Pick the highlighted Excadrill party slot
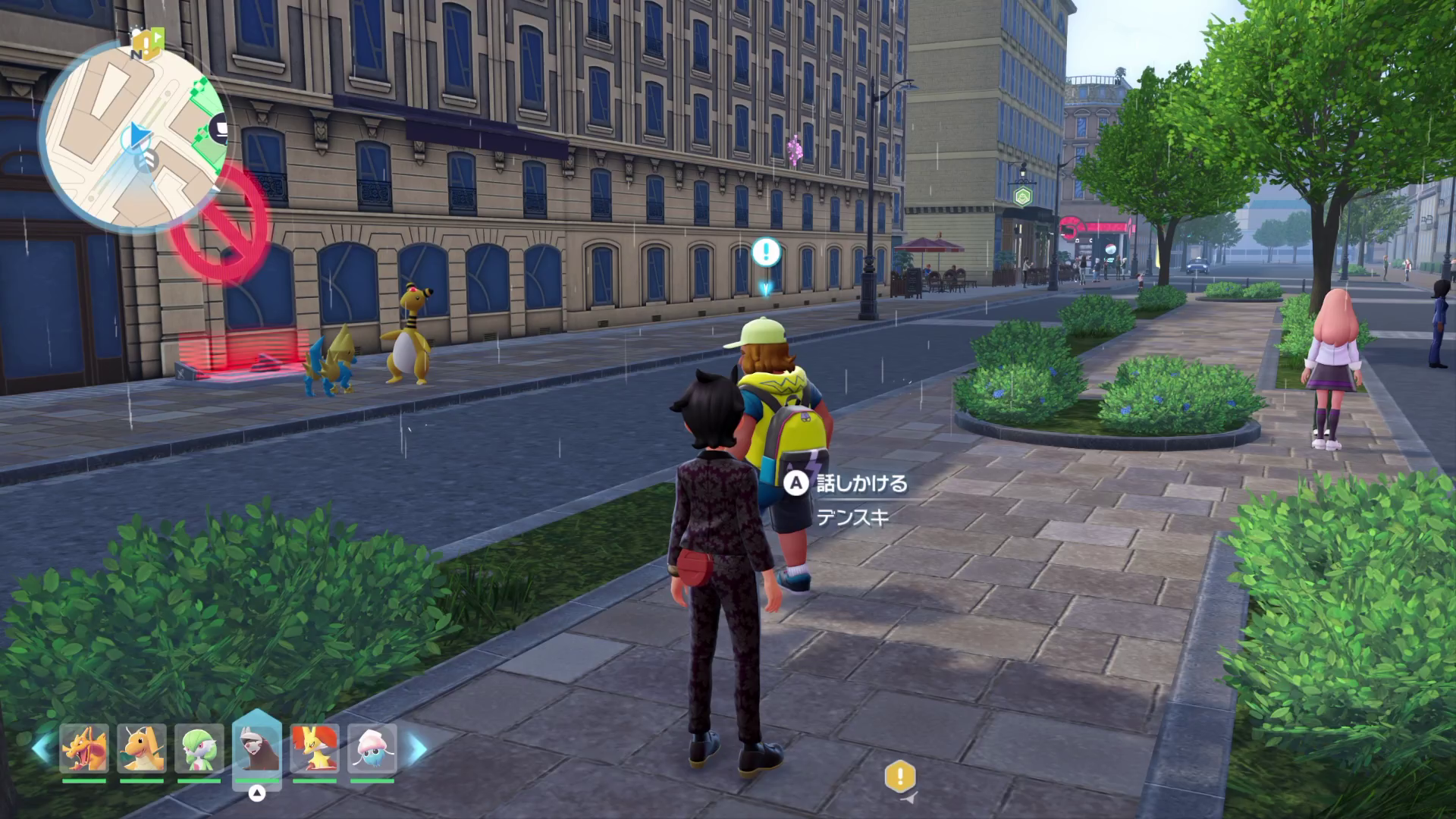This screenshot has width=1456, height=819. 256,749
